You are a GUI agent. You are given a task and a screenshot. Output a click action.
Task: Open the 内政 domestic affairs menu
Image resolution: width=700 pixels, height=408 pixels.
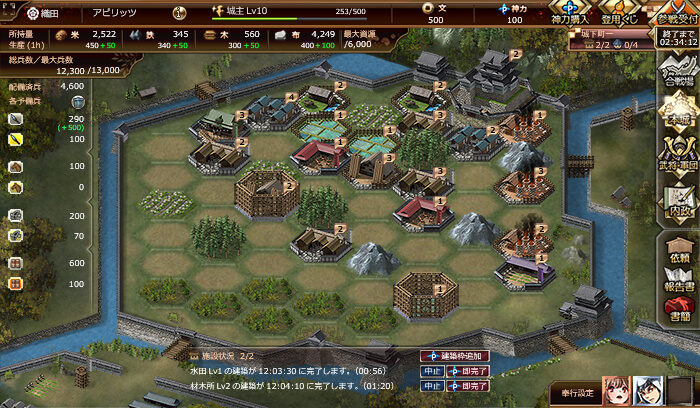675,198
